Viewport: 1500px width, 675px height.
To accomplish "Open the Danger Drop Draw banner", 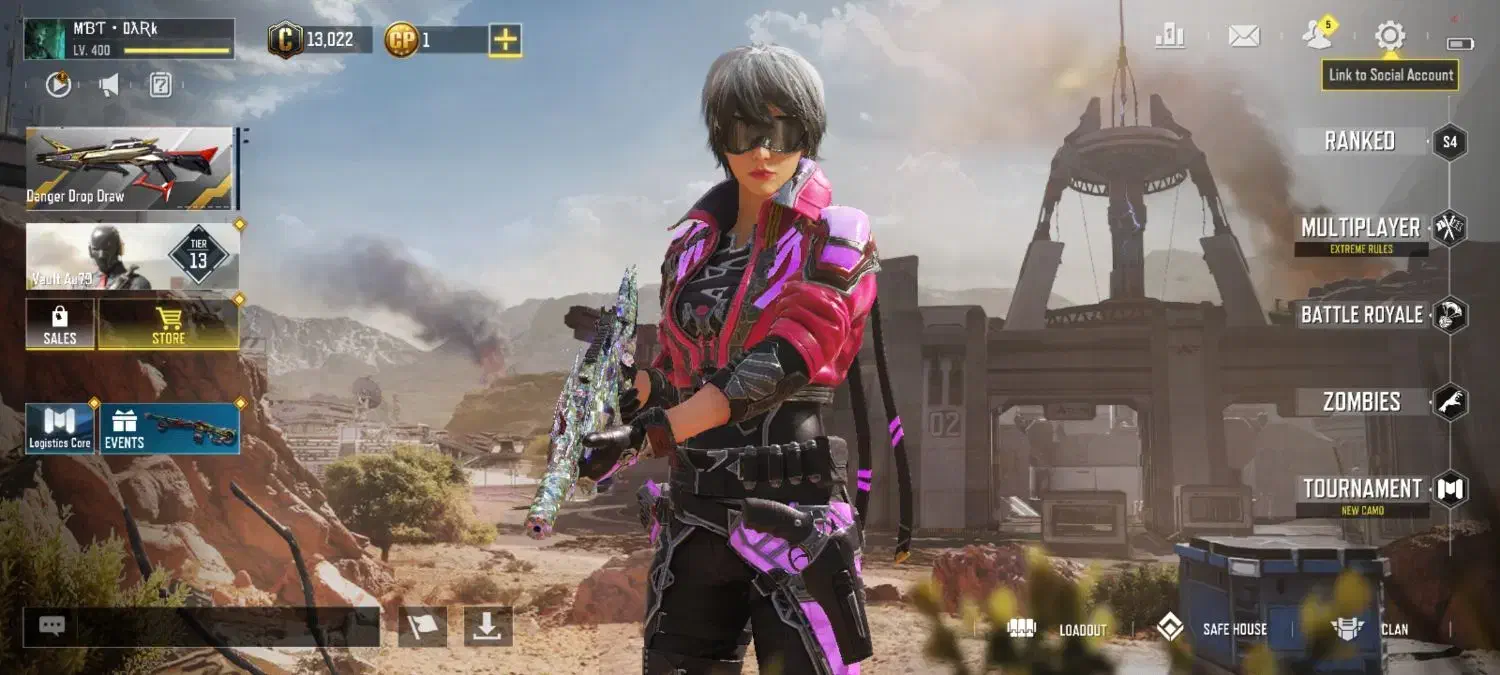I will 129,167.
